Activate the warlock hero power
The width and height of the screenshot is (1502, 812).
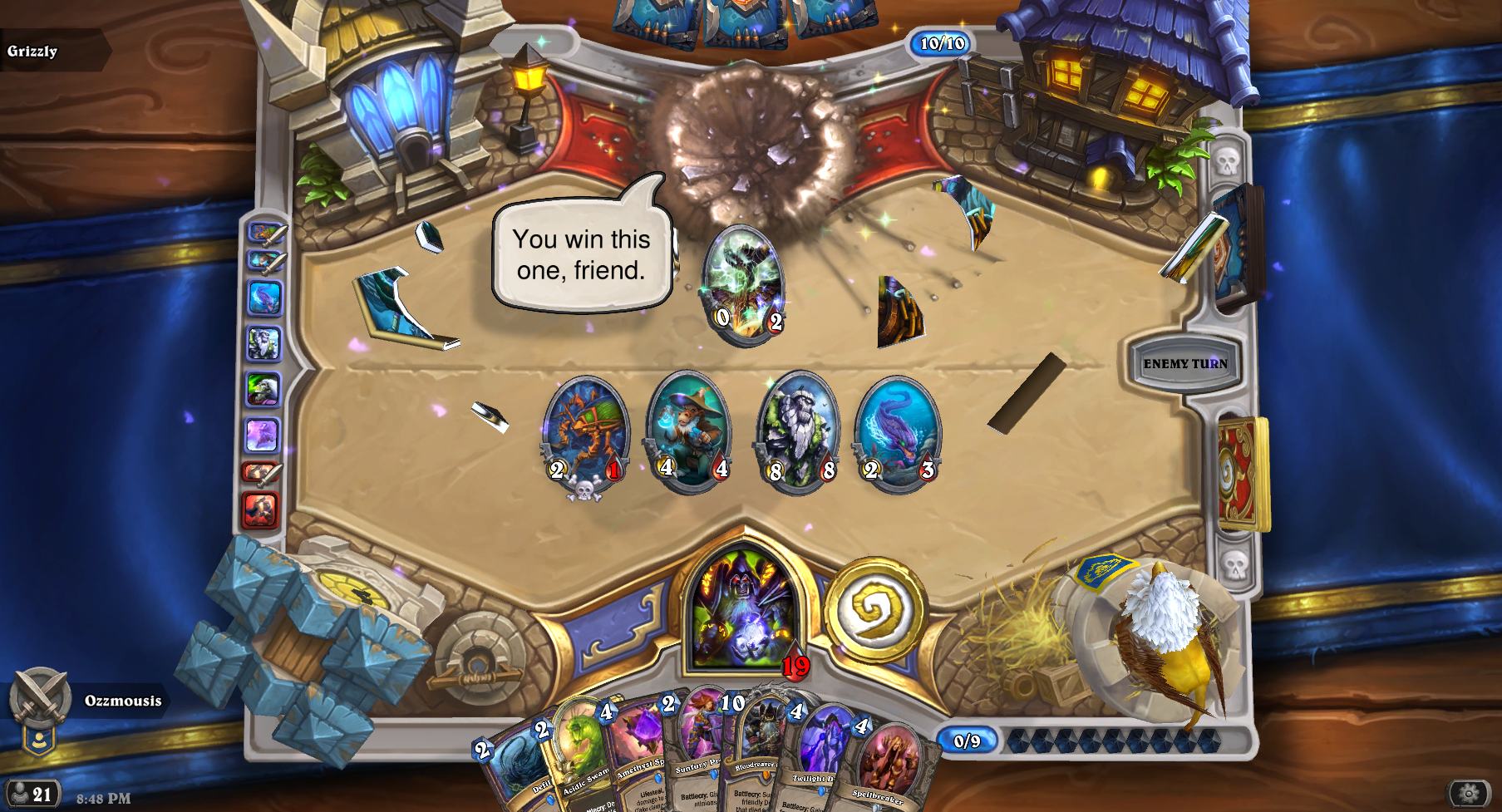pyautogui.click(x=874, y=610)
